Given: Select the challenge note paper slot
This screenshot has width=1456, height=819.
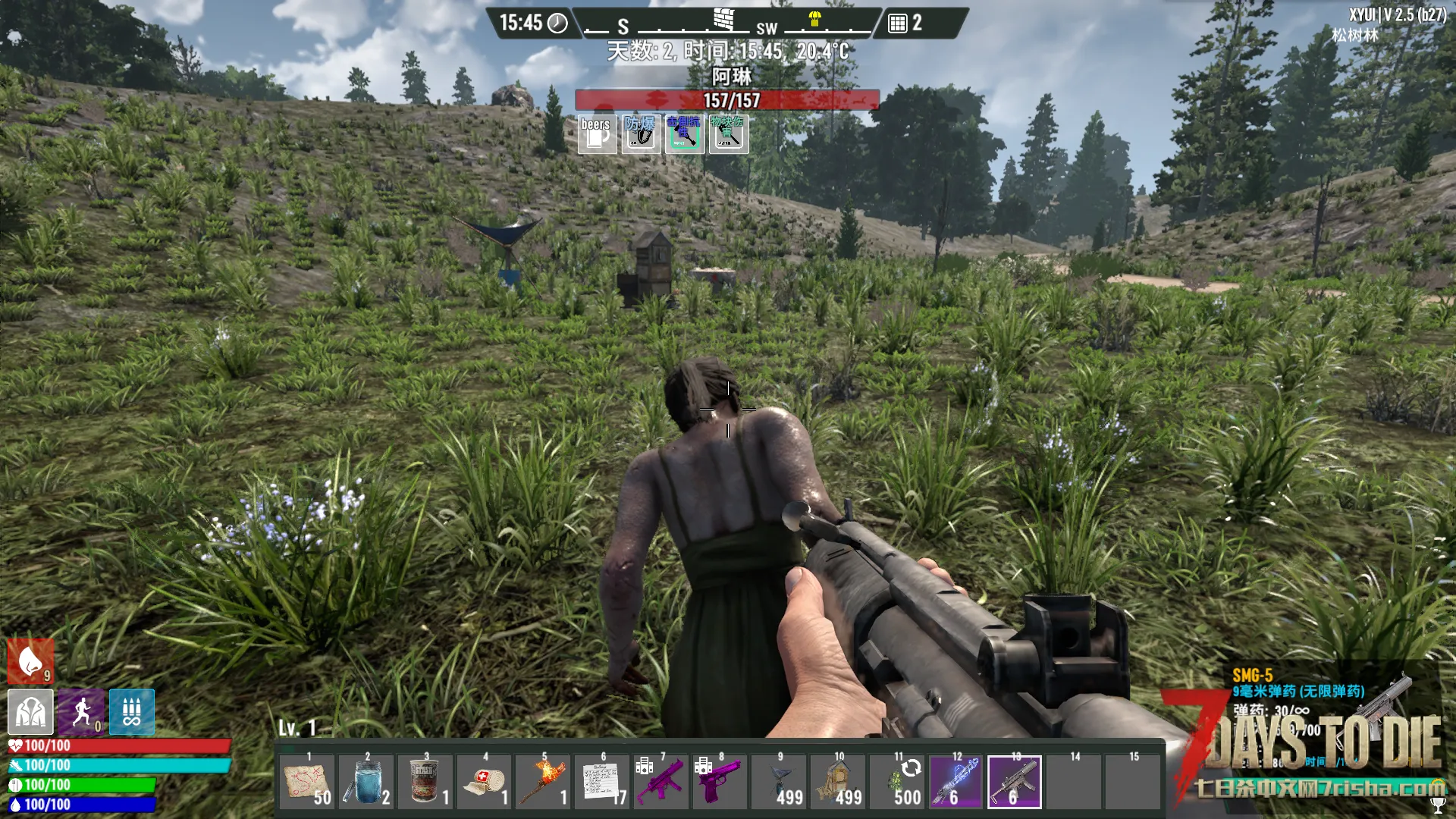Looking at the screenshot, I should tap(602, 782).
